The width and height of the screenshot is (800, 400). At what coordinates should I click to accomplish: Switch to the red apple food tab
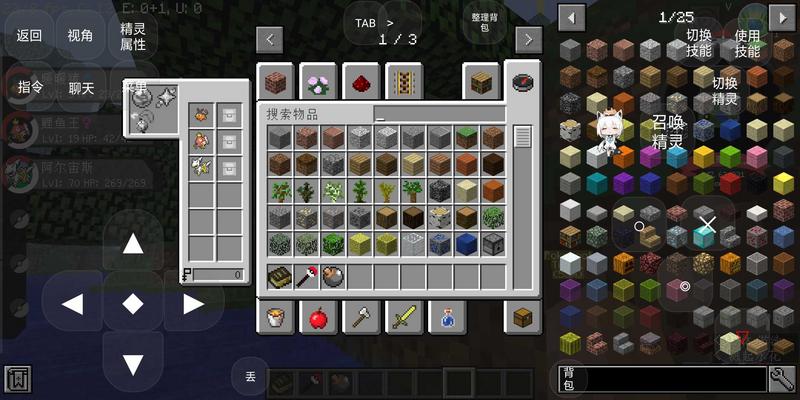tap(317, 318)
